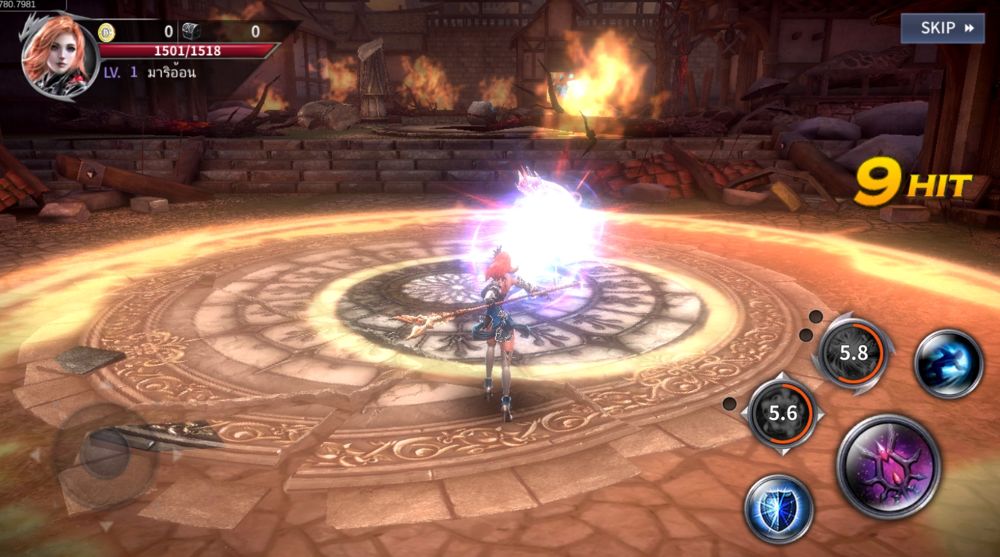
Task: Select the skill on 5.8 cooldown
Action: point(853,353)
